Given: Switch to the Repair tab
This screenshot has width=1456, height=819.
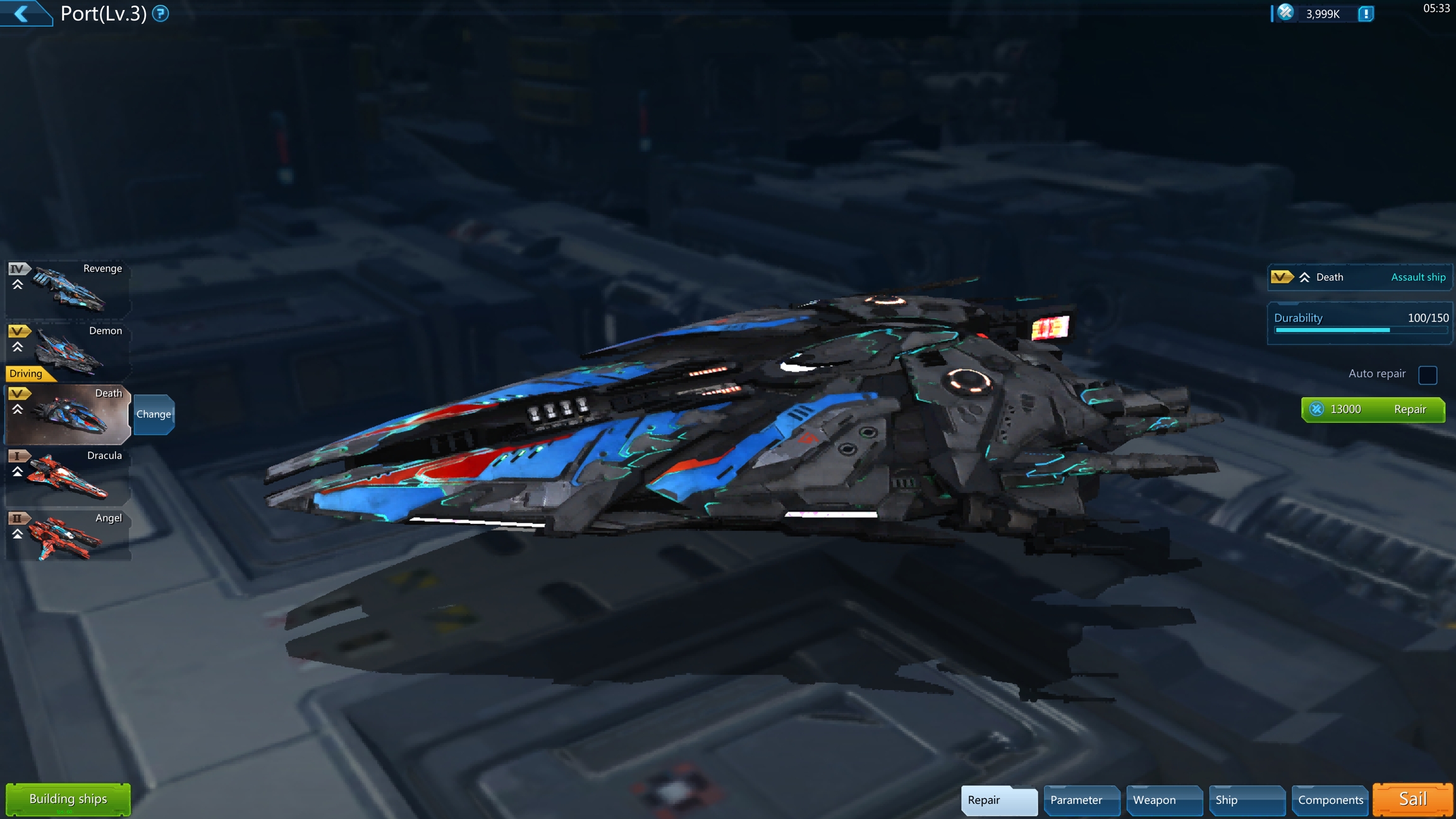Looking at the screenshot, I should tap(998, 800).
